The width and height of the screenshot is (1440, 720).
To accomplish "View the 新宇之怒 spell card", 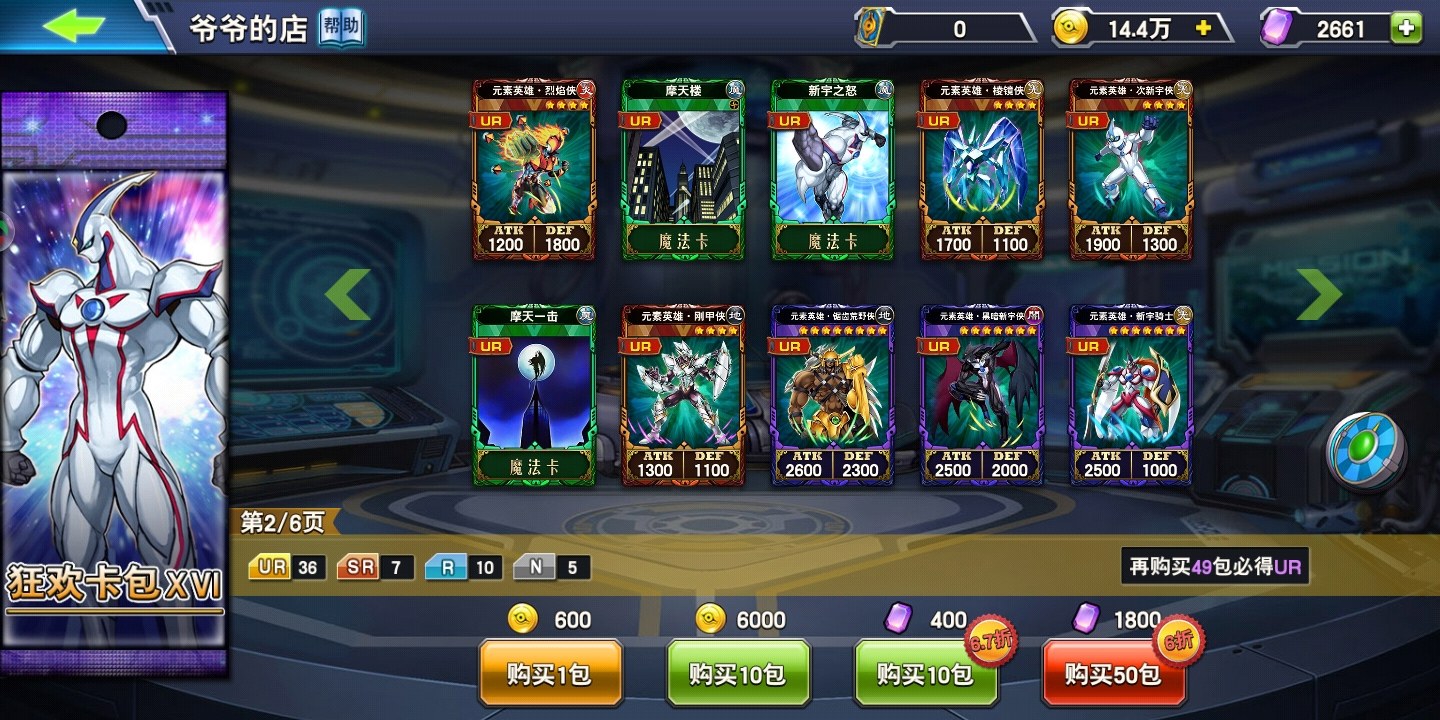I will pyautogui.click(x=832, y=170).
